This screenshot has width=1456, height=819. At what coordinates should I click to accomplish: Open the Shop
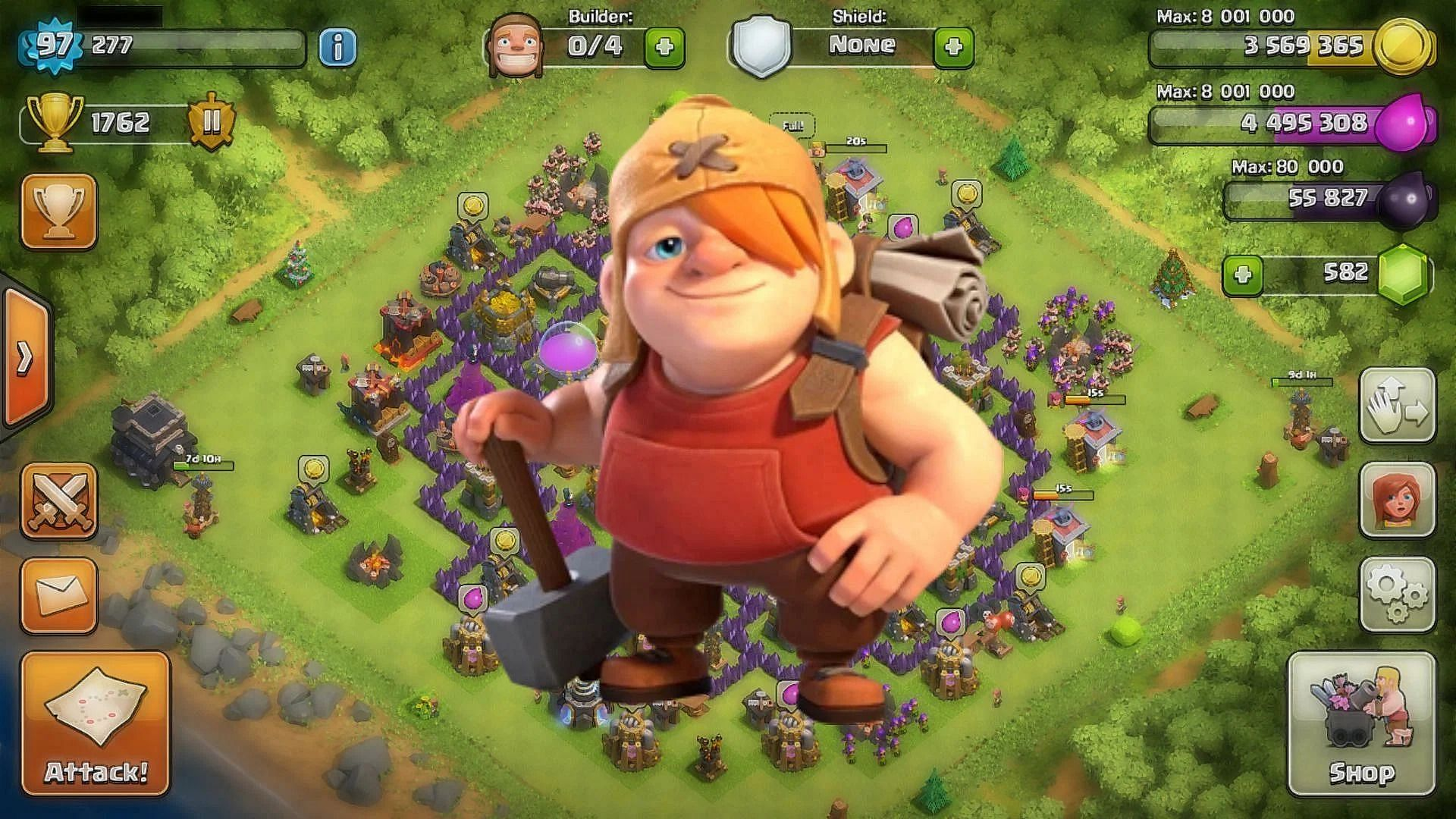1361,723
